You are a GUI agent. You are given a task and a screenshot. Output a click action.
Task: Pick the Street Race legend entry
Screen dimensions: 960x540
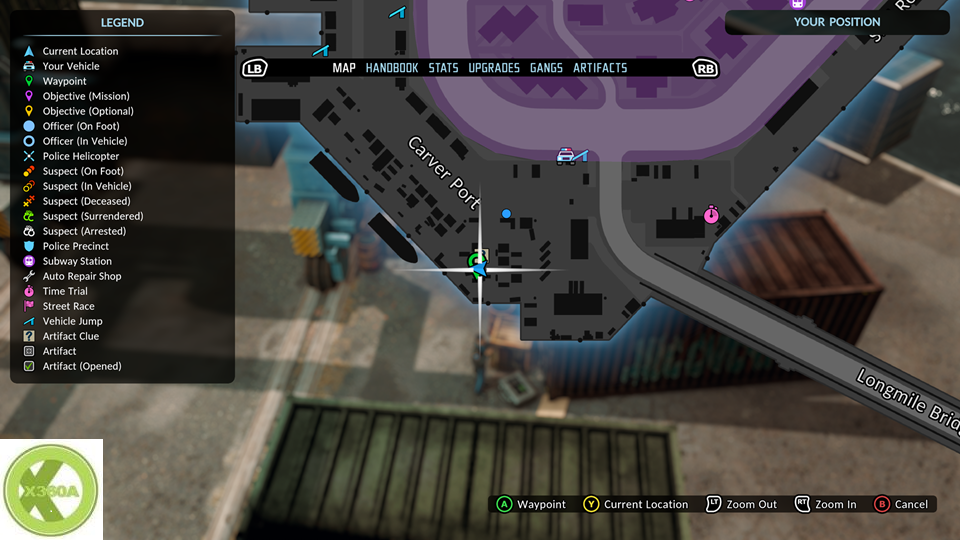point(69,306)
